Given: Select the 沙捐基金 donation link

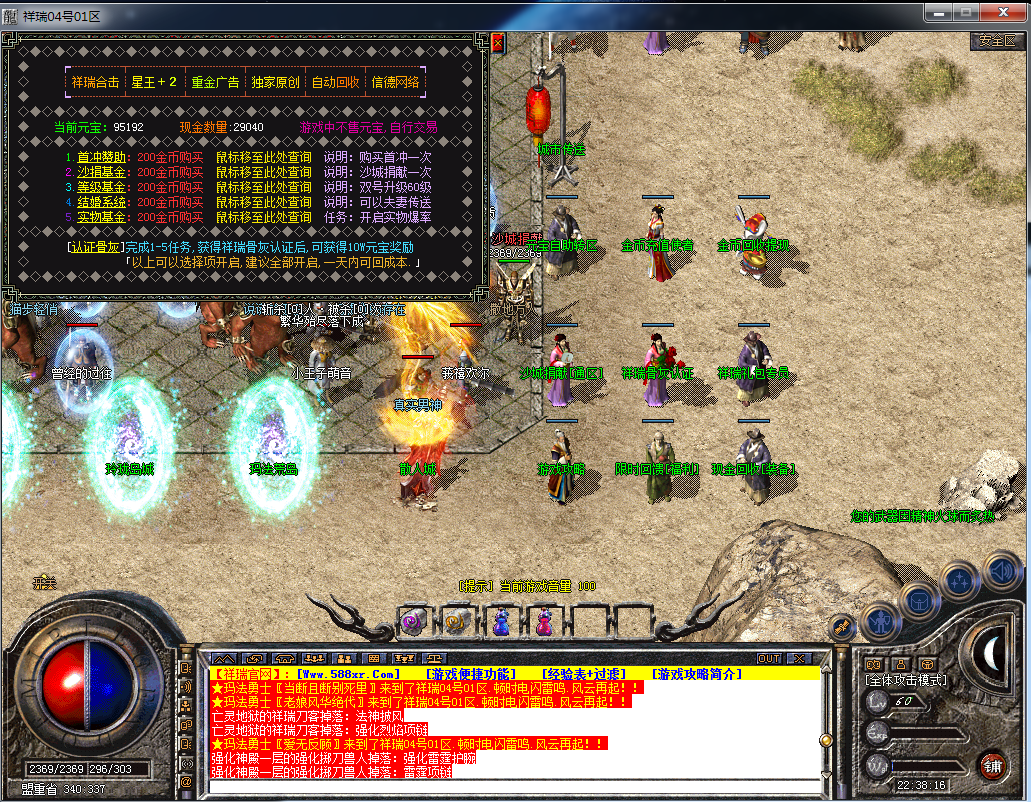Looking at the screenshot, I should 105,173.
